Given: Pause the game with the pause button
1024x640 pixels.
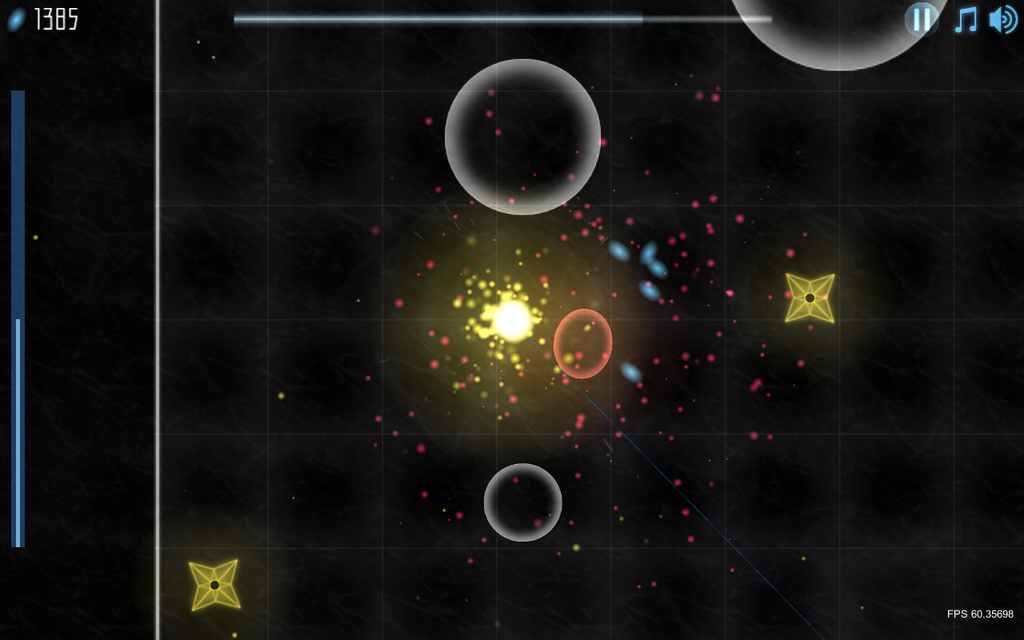Looking at the screenshot, I should click(921, 19).
